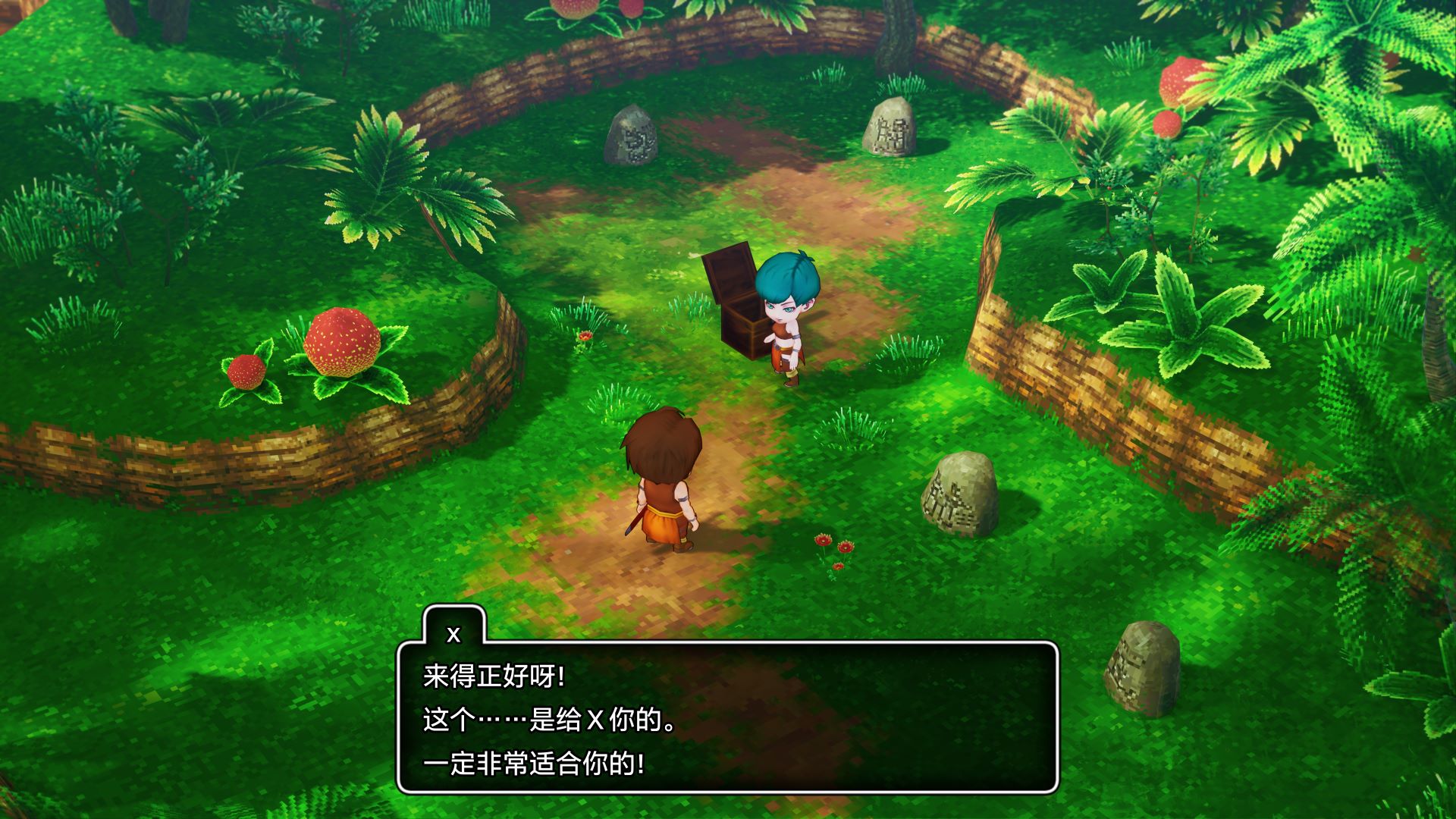Advance the dialogue box text

[x=726, y=718]
